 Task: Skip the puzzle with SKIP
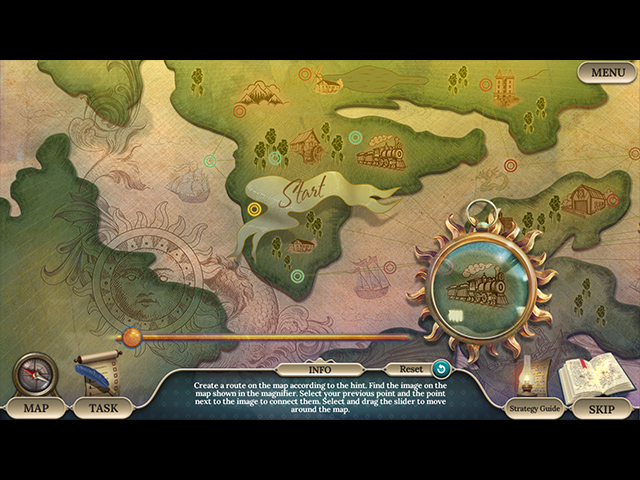(601, 409)
